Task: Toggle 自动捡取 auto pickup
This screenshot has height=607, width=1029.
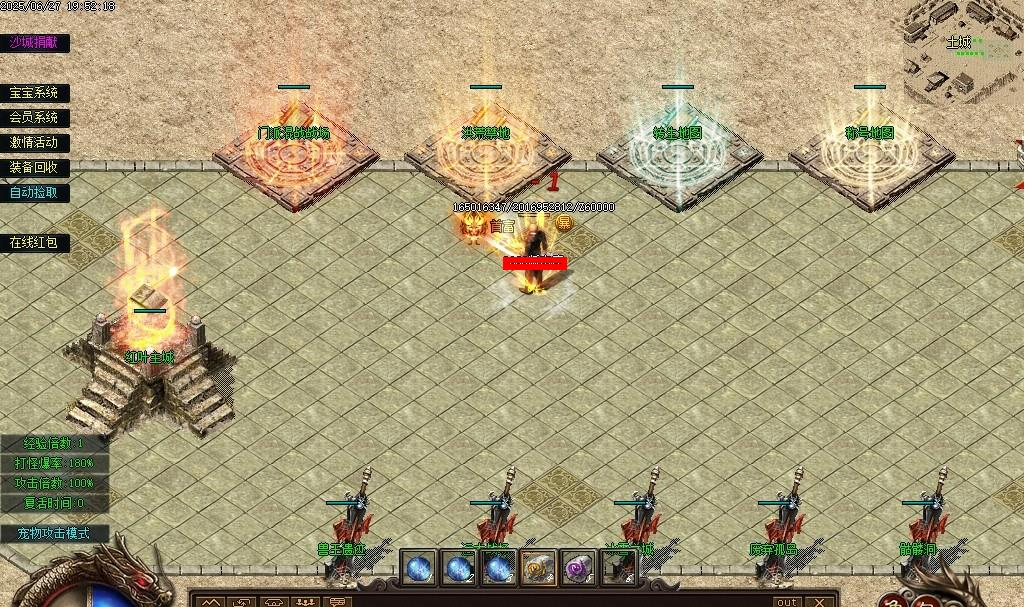Action: 34,192
